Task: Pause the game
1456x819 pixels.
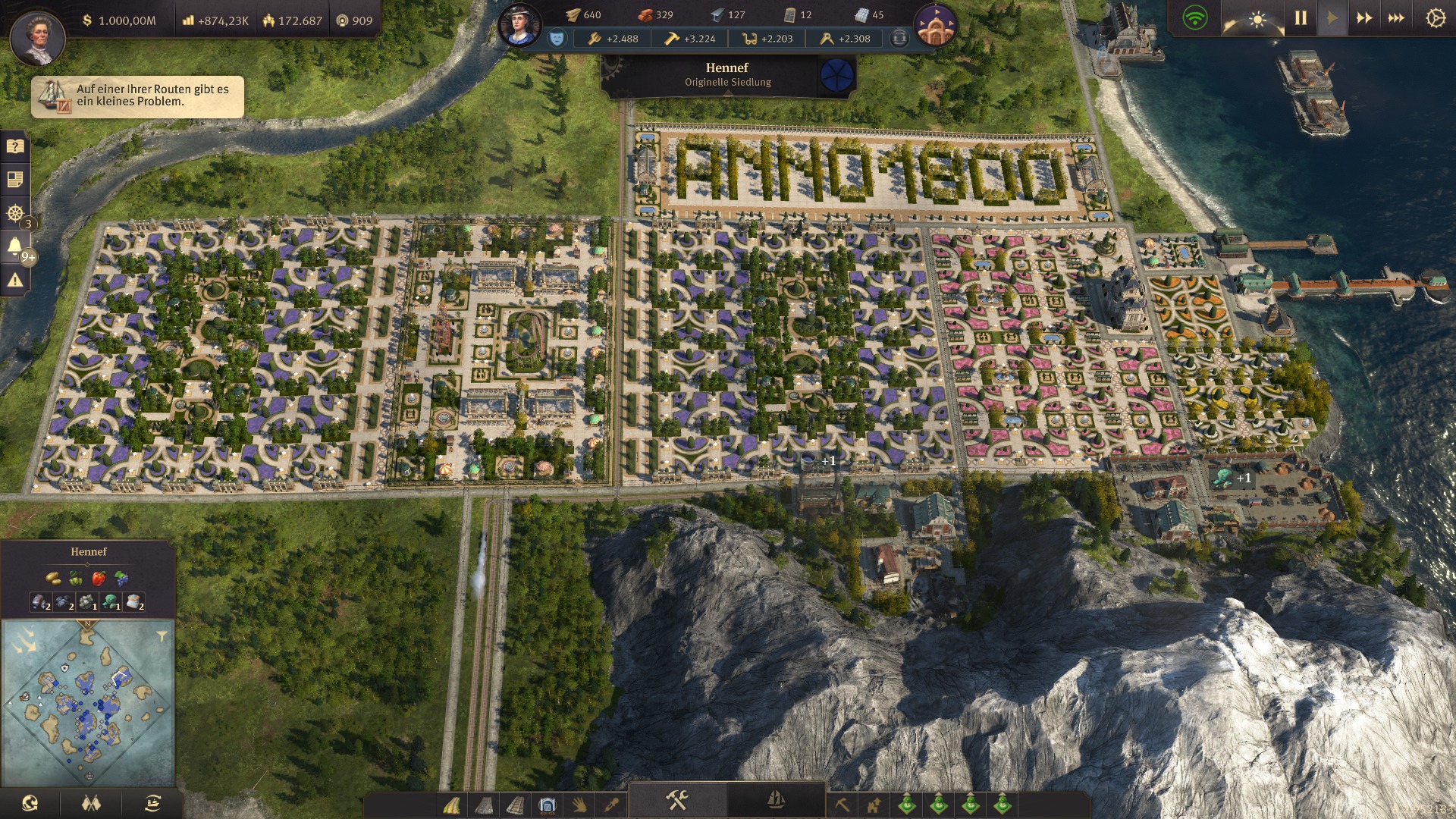Action: (1301, 18)
